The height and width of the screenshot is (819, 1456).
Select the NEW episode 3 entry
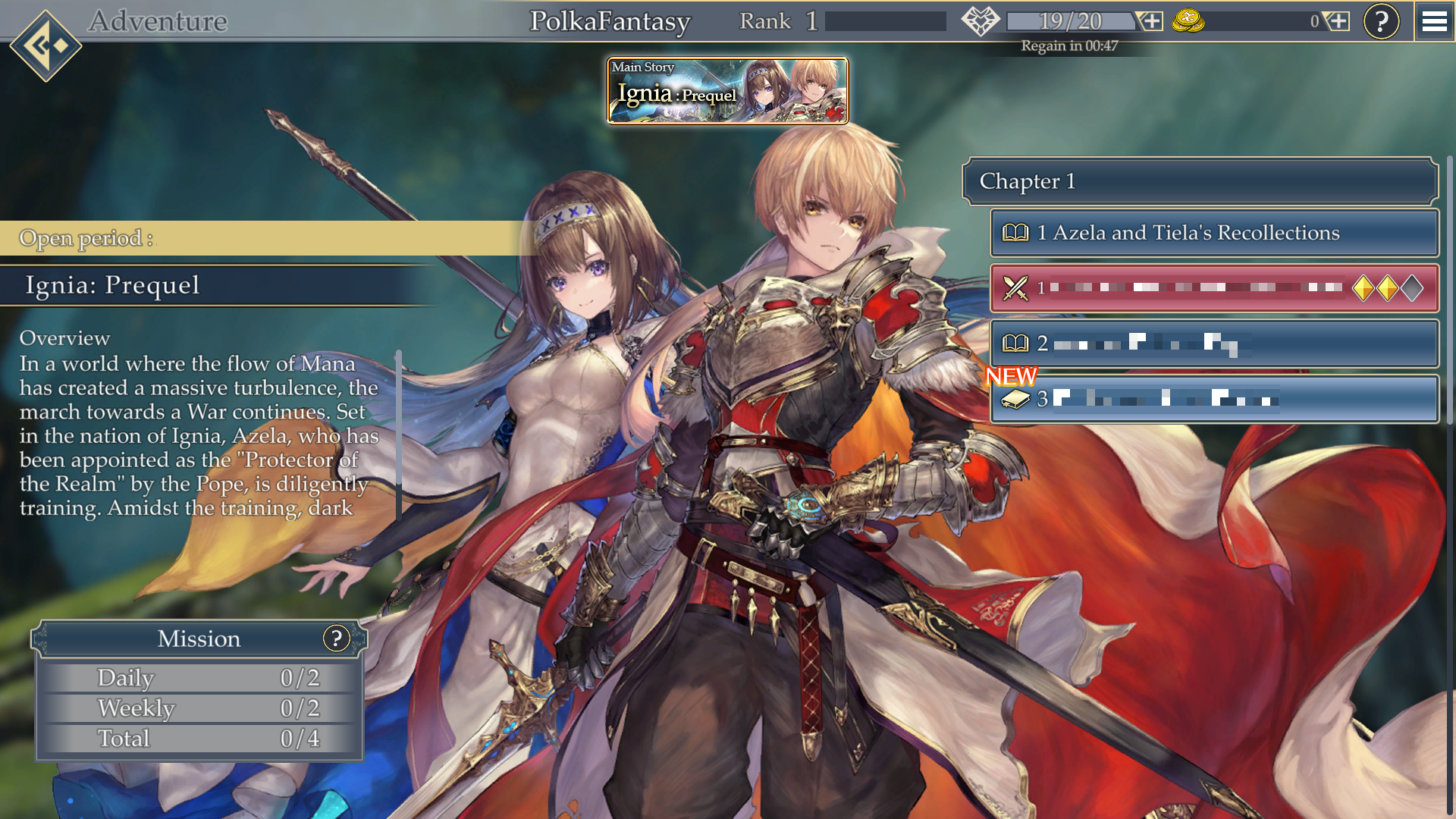pyautogui.click(x=1214, y=399)
